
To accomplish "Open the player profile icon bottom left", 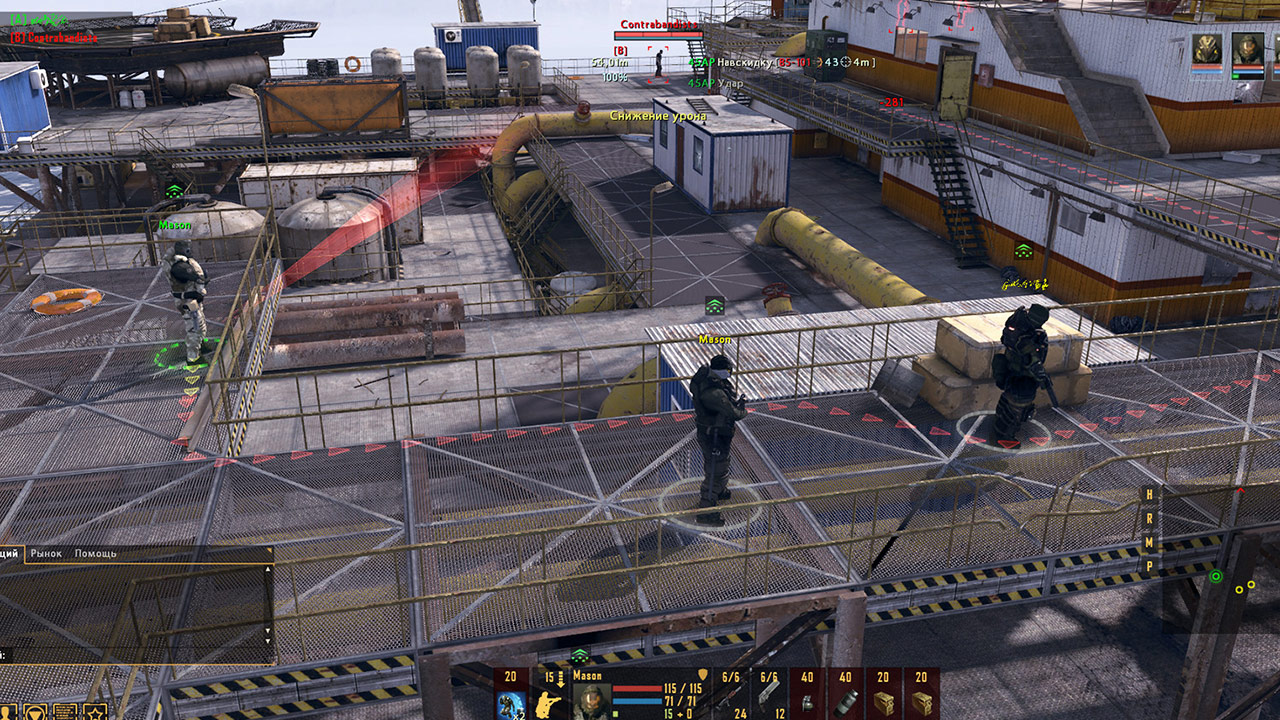I will point(8,712).
